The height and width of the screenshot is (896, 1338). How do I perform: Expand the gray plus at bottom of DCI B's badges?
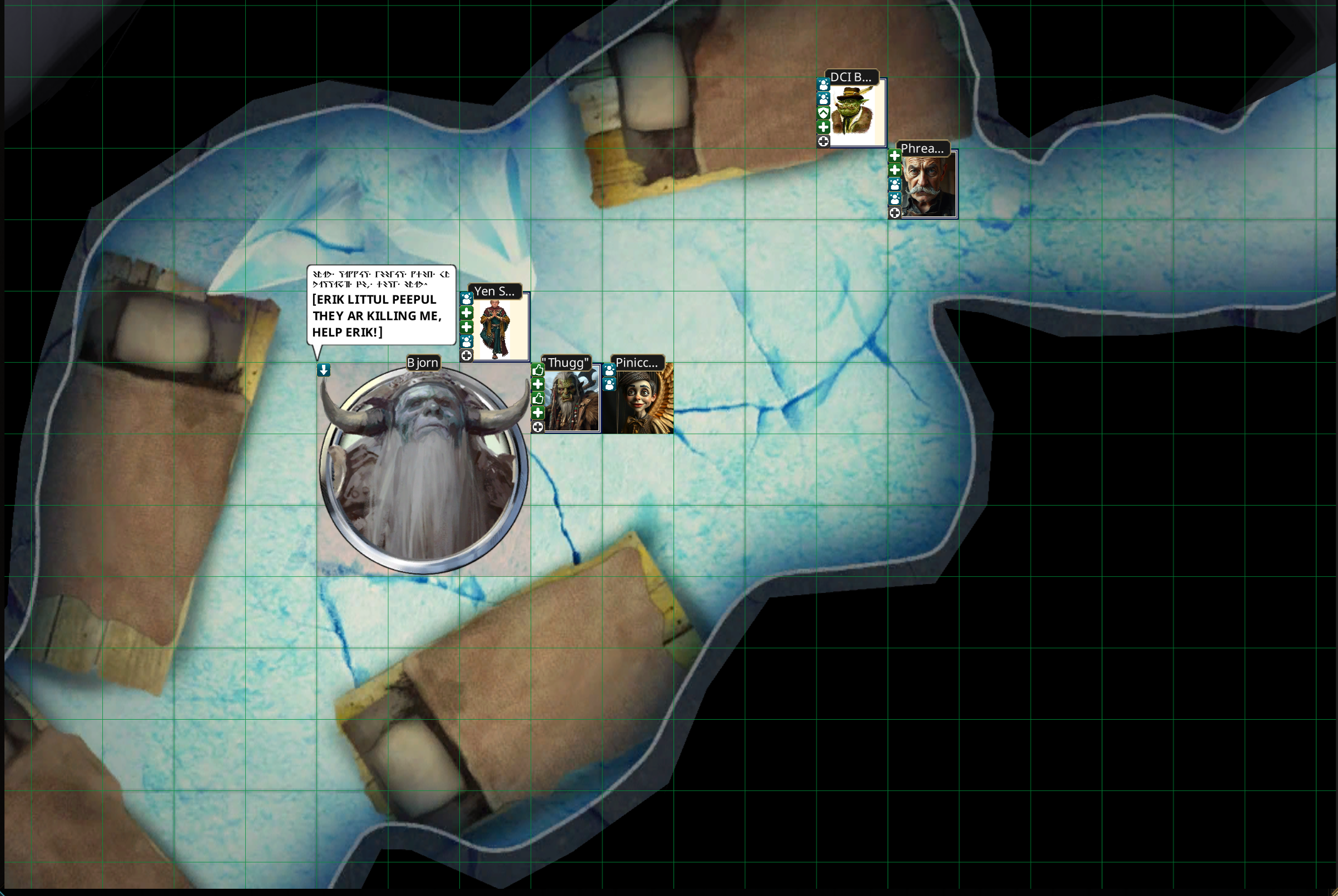(x=823, y=141)
